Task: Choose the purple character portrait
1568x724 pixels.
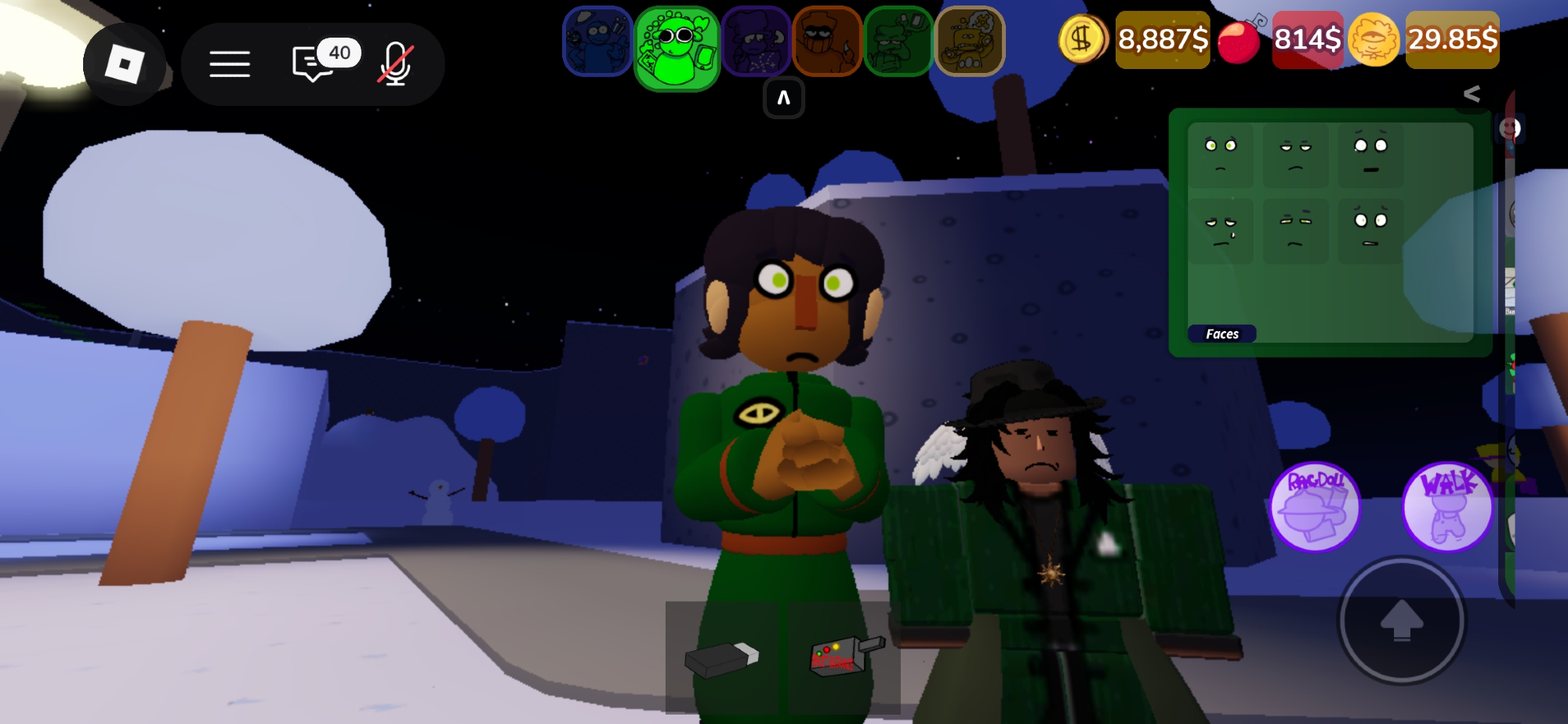Action: click(x=756, y=41)
